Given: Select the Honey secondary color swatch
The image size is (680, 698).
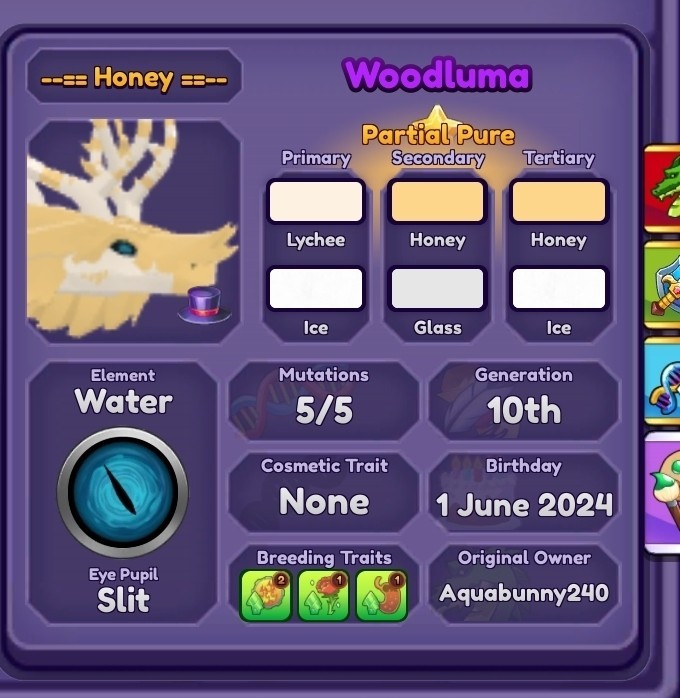Looking at the screenshot, I should coord(437,201).
